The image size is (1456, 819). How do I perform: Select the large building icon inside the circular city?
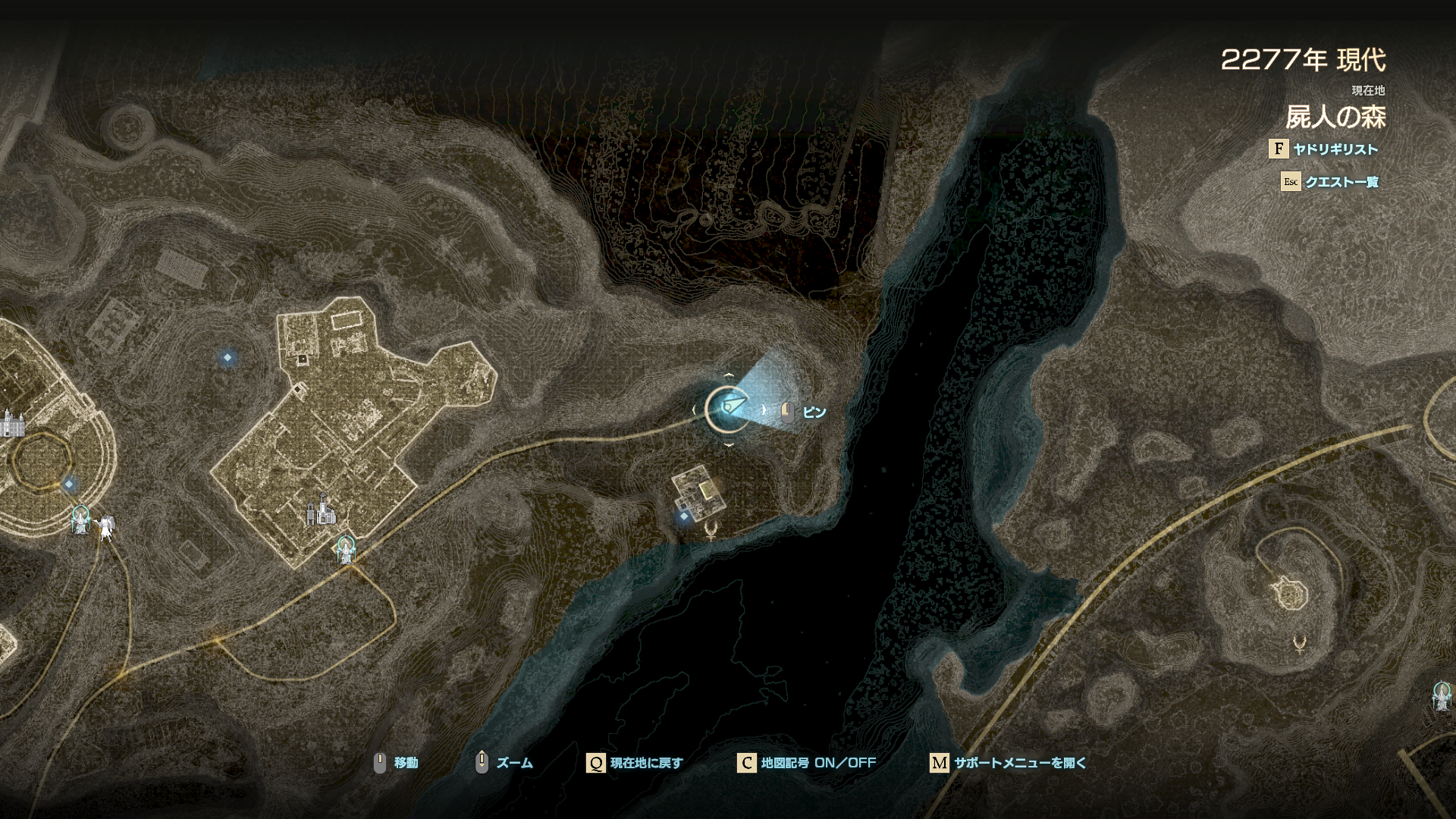click(x=12, y=423)
